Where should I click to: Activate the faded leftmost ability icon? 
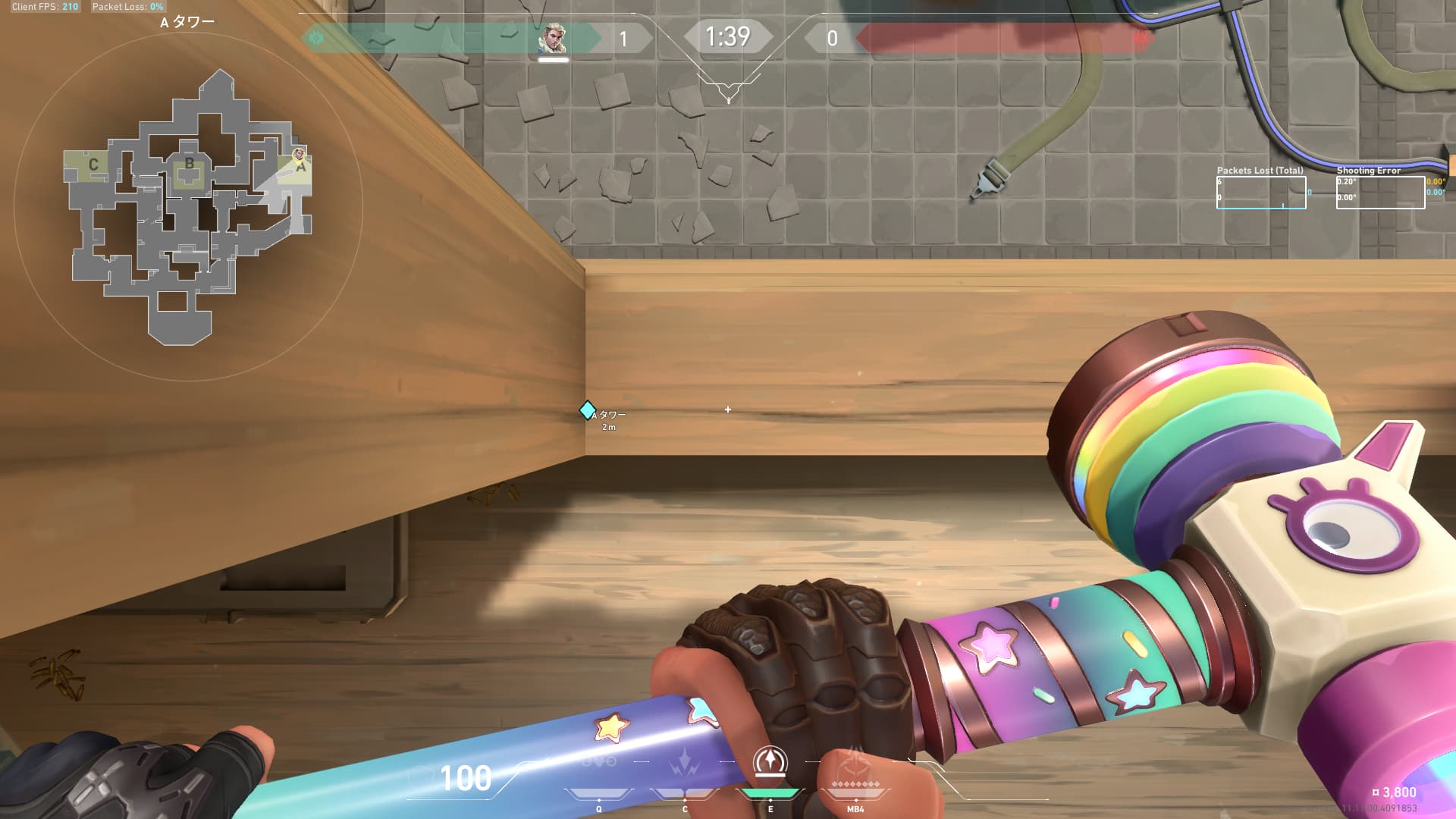click(599, 761)
